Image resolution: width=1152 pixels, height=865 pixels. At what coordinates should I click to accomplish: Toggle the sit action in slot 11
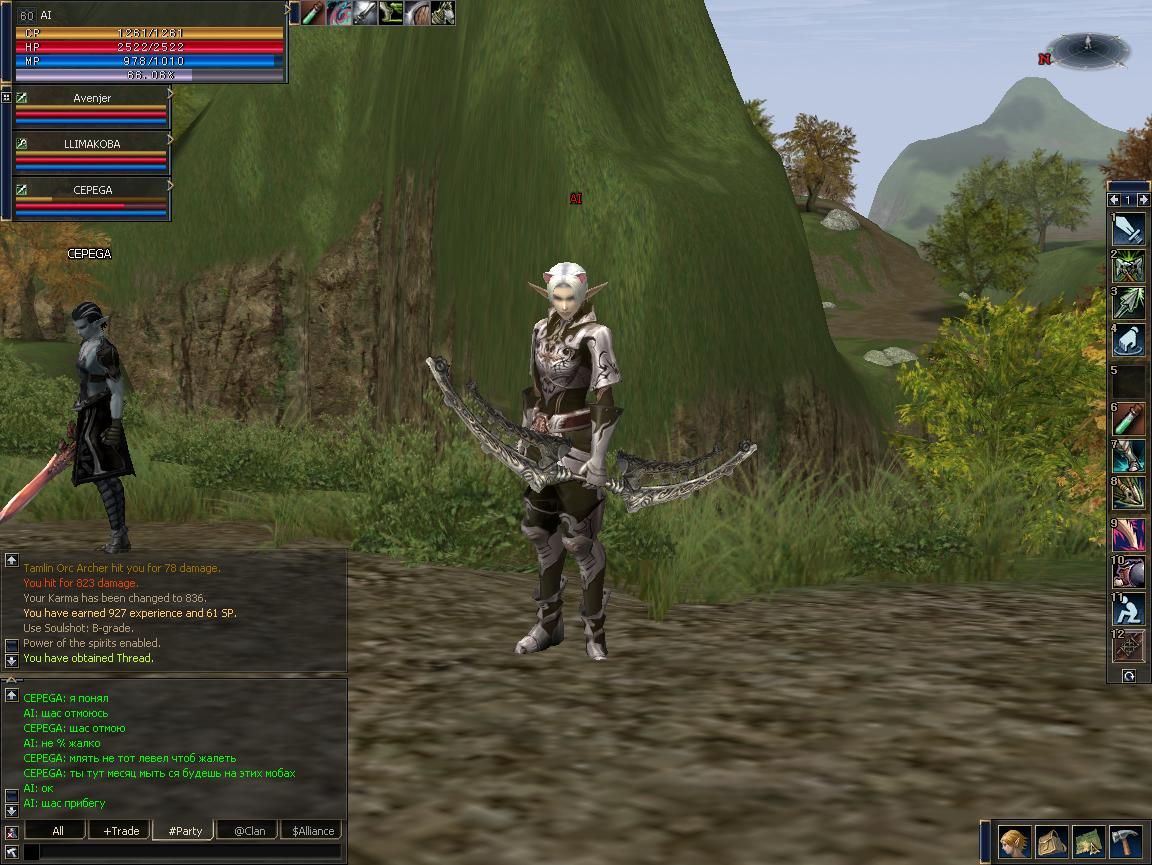pyautogui.click(x=1129, y=608)
